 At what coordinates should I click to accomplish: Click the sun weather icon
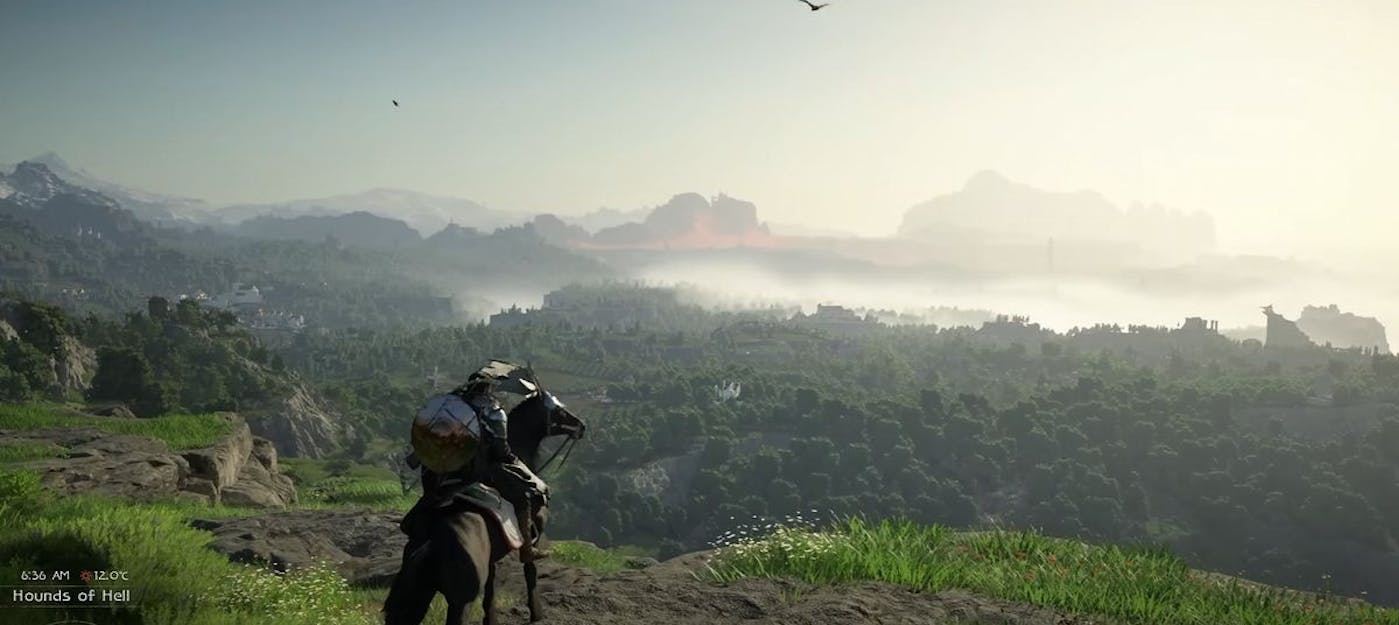point(86,576)
